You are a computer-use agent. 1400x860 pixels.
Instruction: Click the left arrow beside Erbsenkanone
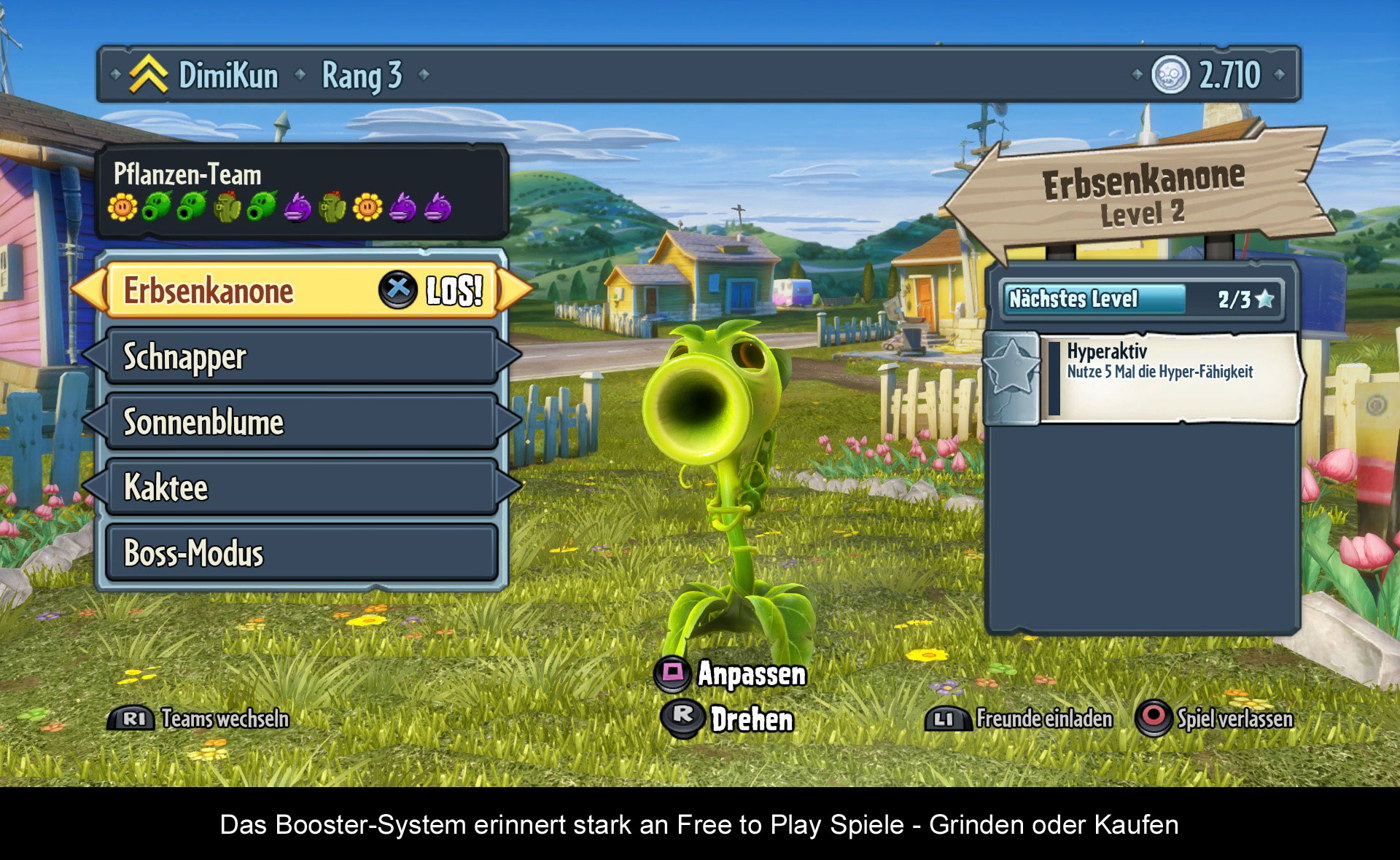tap(89, 289)
